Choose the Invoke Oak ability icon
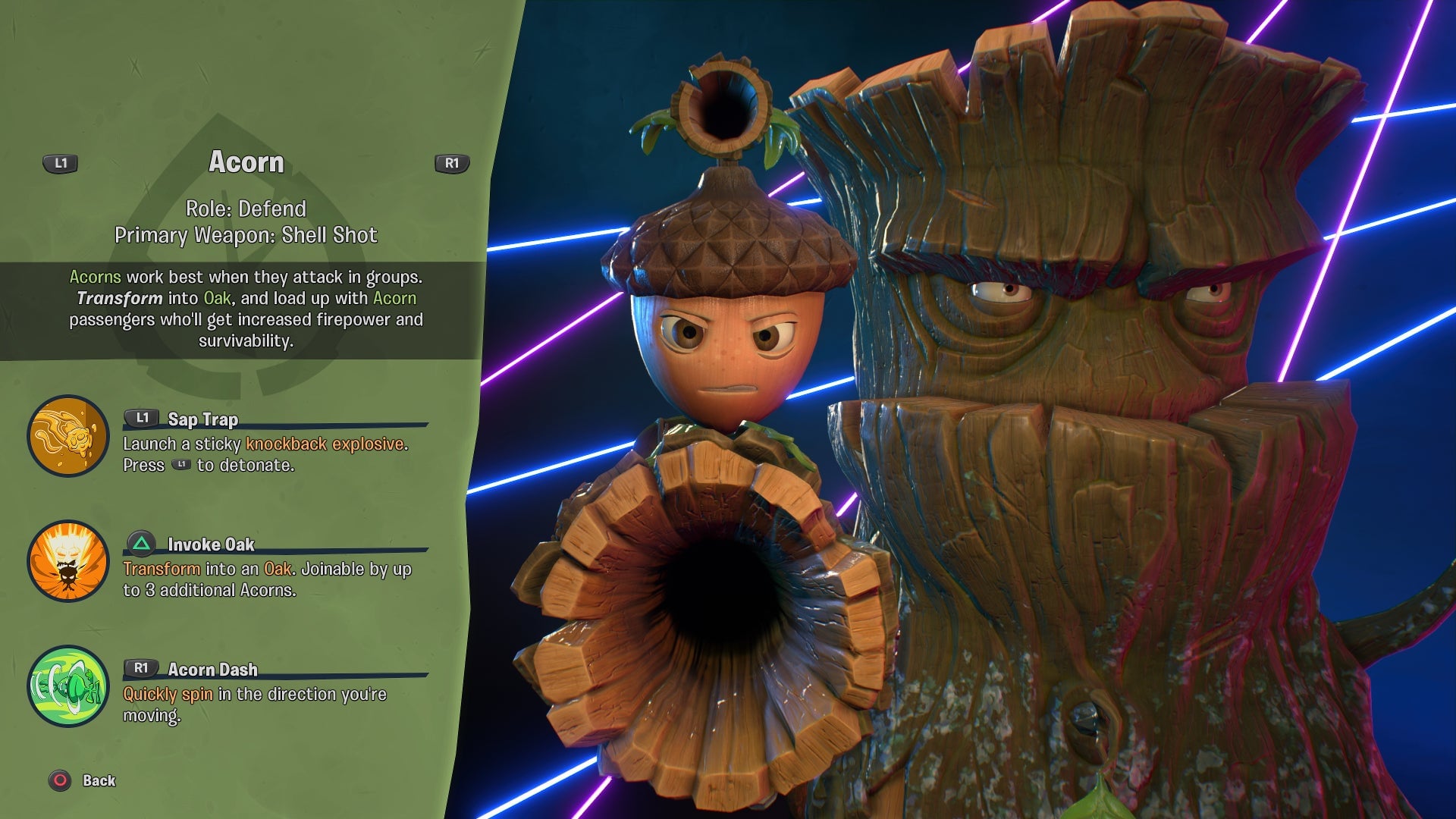 [68, 561]
